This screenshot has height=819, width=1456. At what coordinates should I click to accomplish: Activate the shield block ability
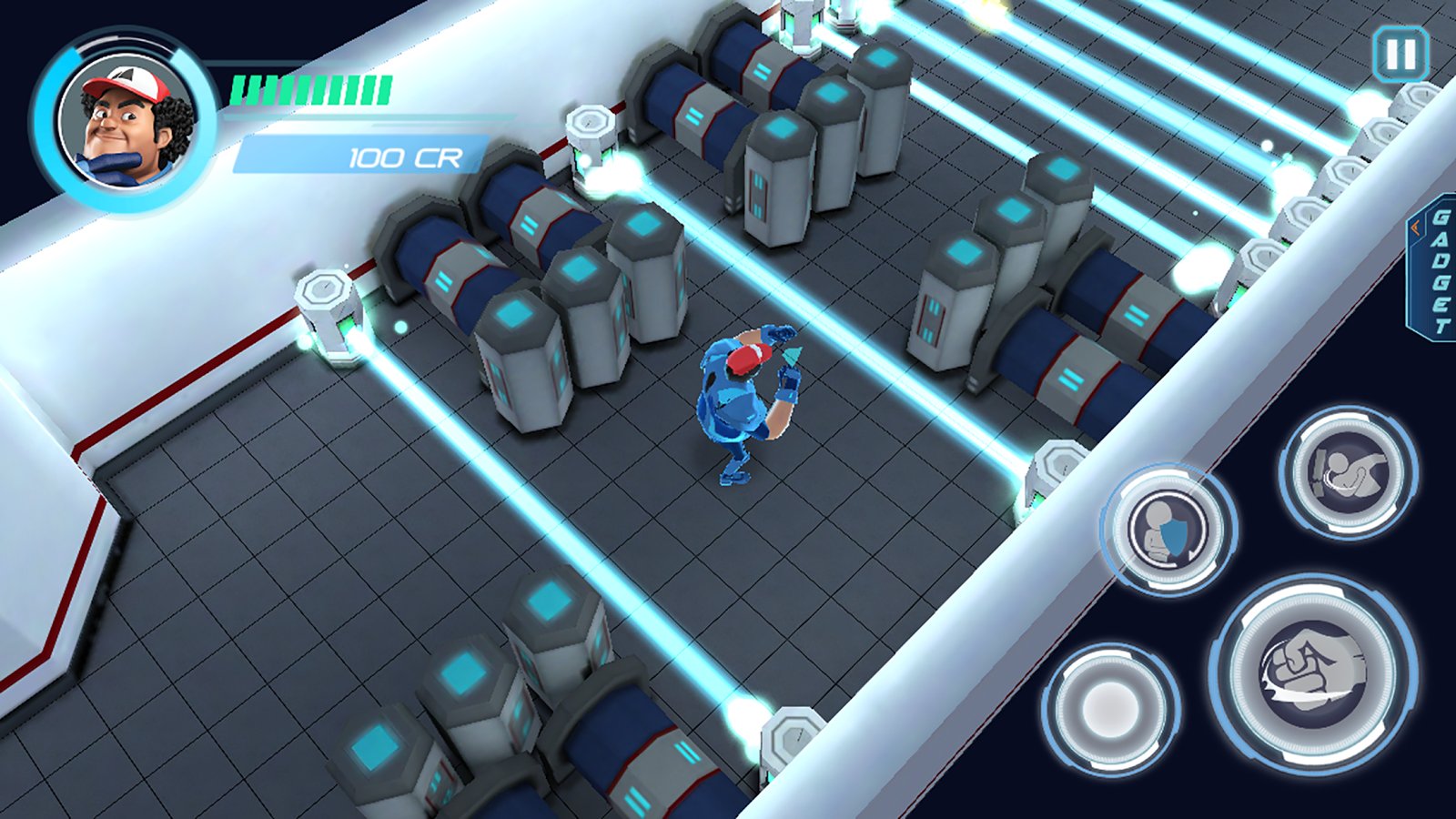[x=1168, y=529]
